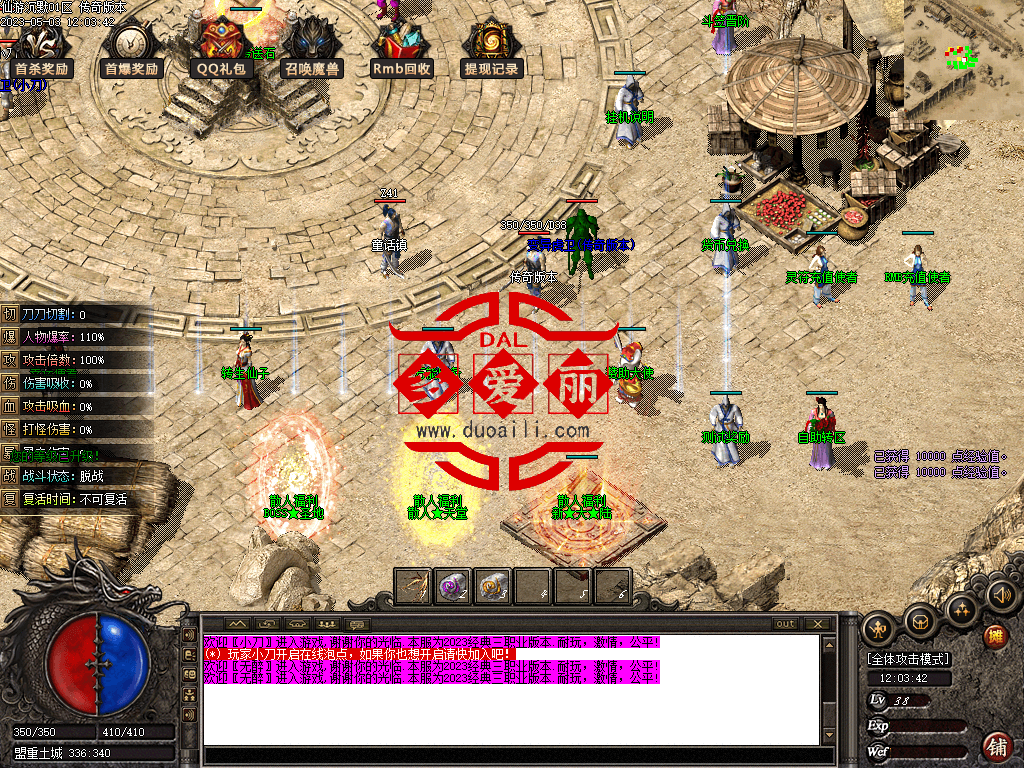
Task: Click the 爆 drop-rate stat button
Action: [x=10, y=337]
